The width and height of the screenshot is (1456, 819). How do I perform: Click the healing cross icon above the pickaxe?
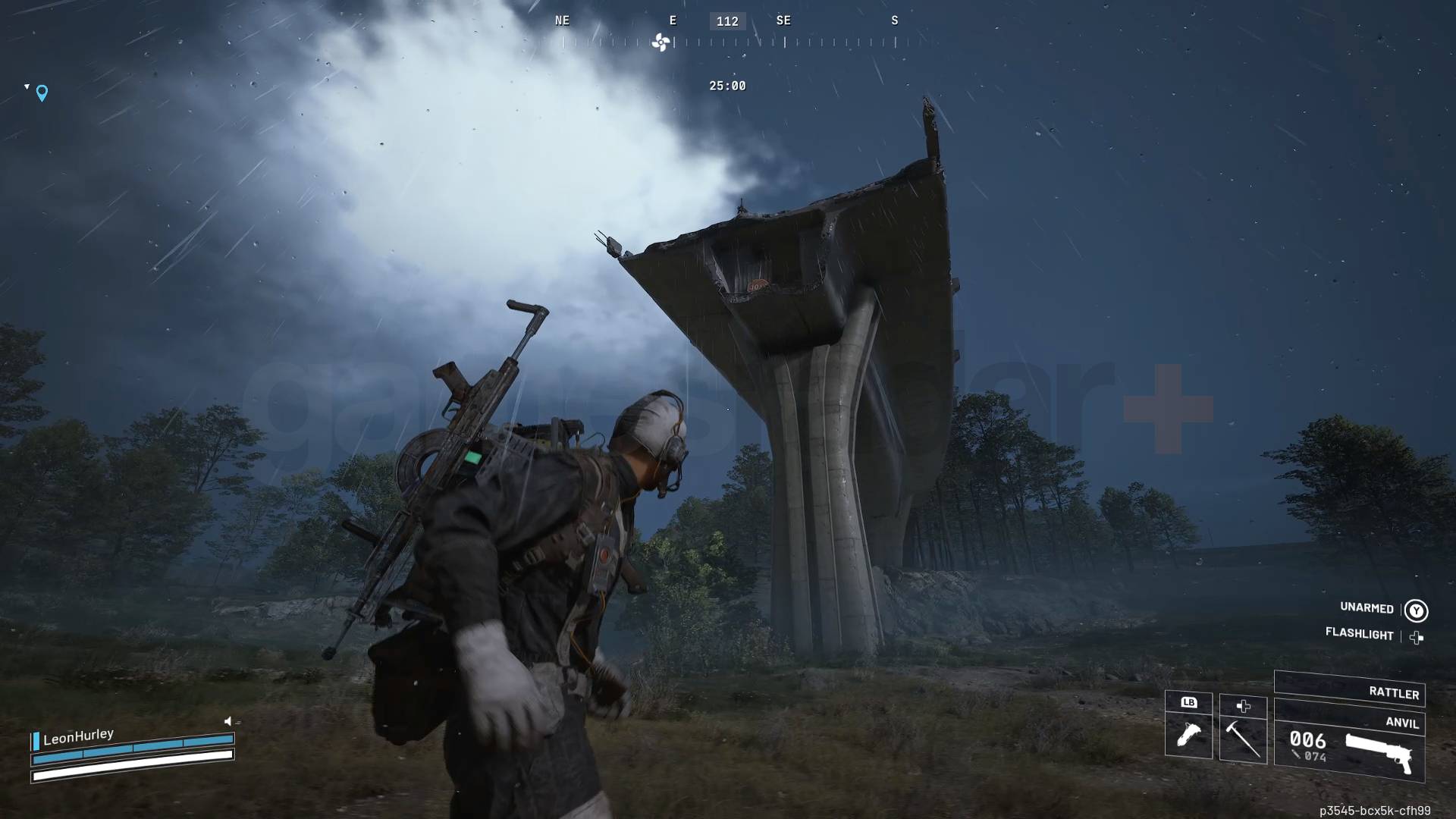click(1242, 706)
